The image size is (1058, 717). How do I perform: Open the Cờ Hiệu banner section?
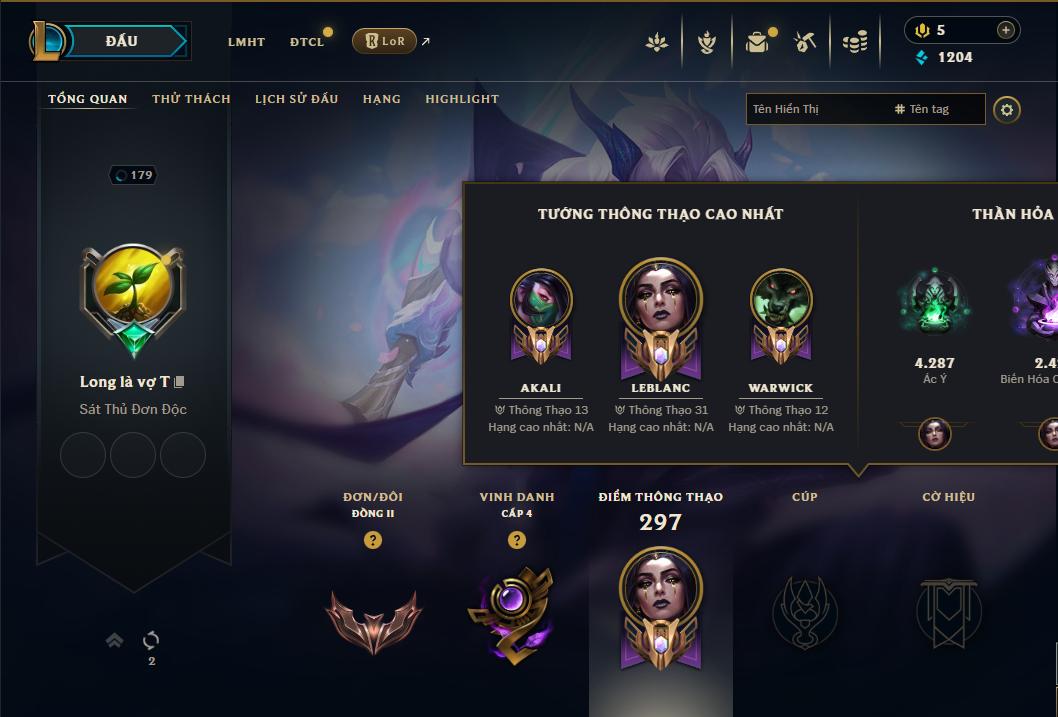pyautogui.click(x=948, y=610)
